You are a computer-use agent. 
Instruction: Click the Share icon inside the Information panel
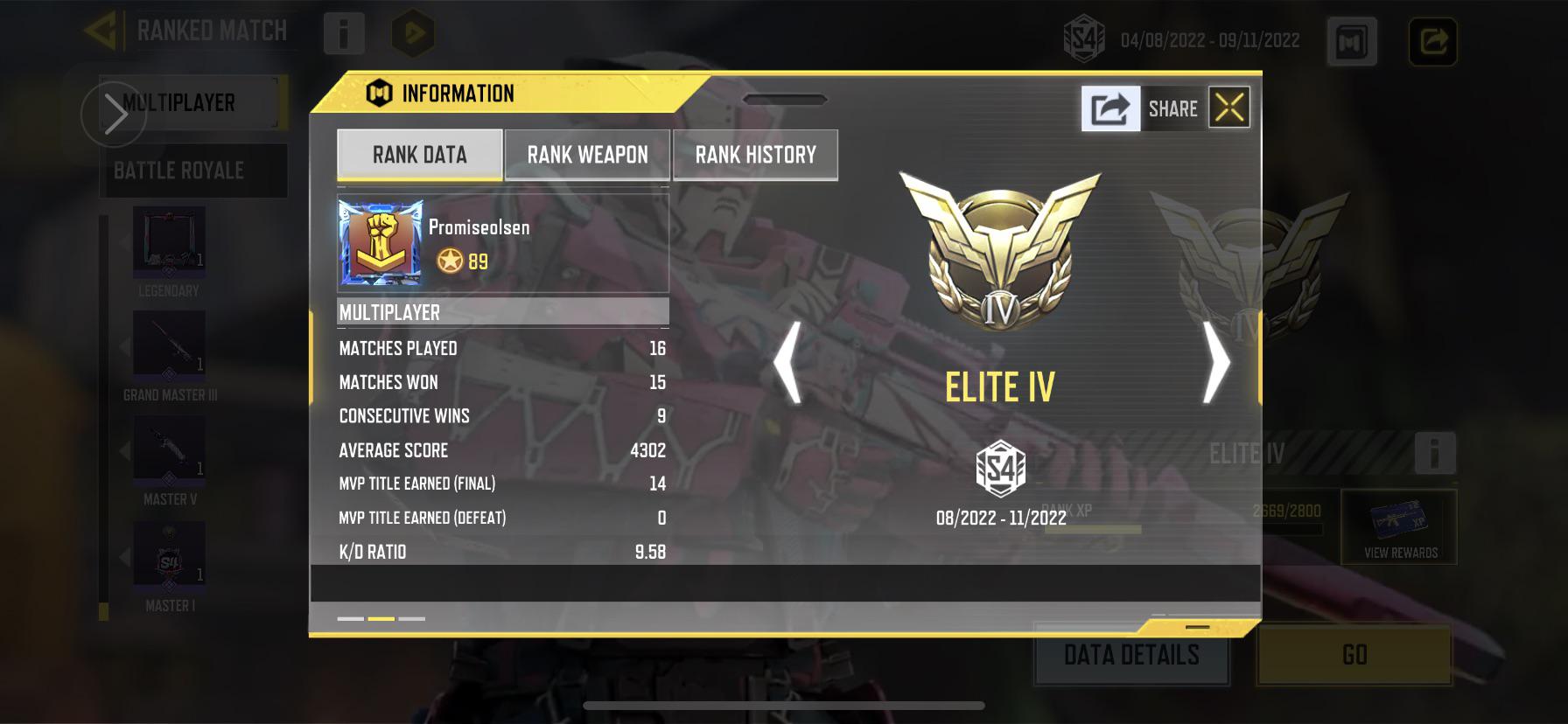[1109, 107]
